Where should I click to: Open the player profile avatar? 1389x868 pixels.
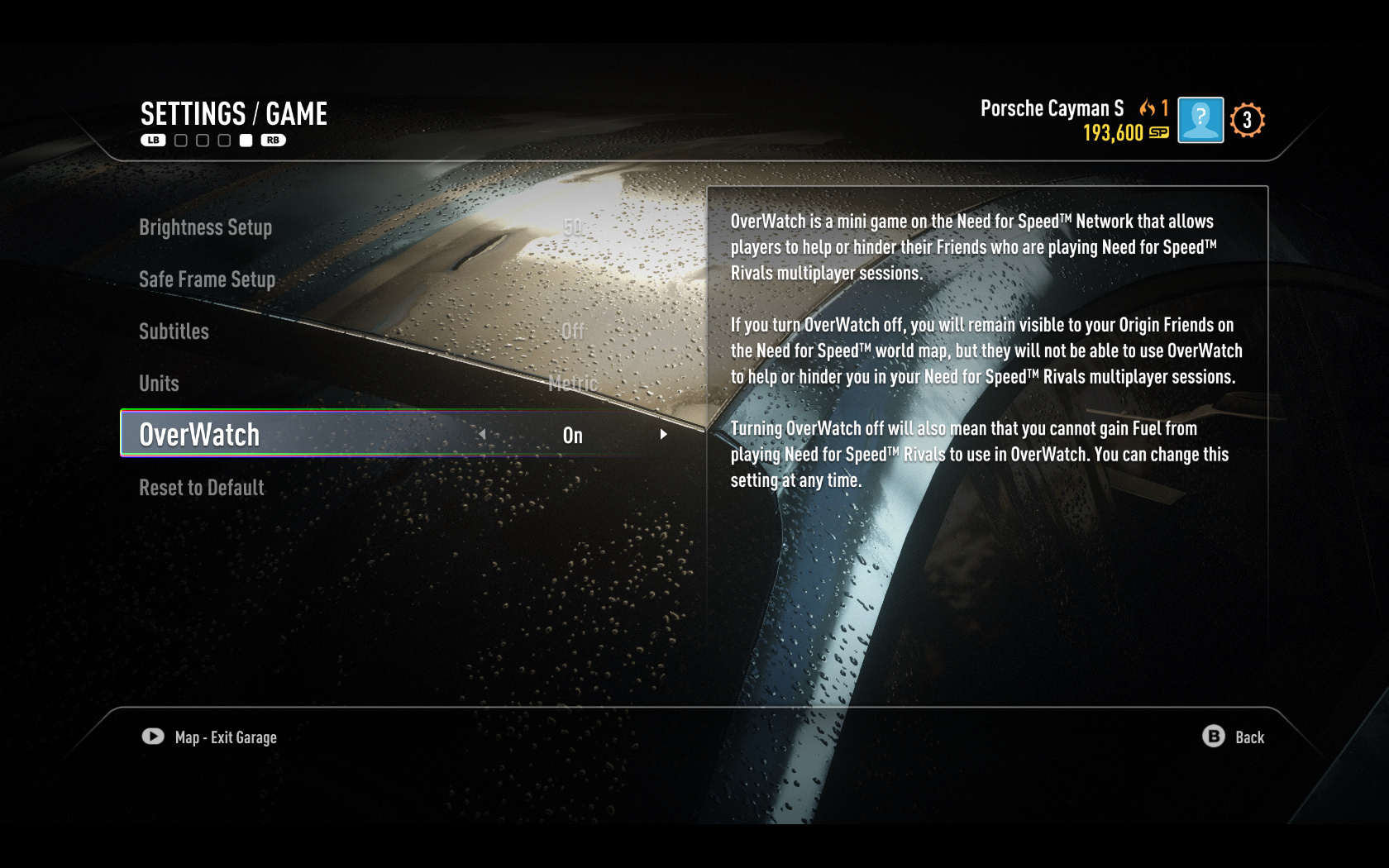(1200, 121)
